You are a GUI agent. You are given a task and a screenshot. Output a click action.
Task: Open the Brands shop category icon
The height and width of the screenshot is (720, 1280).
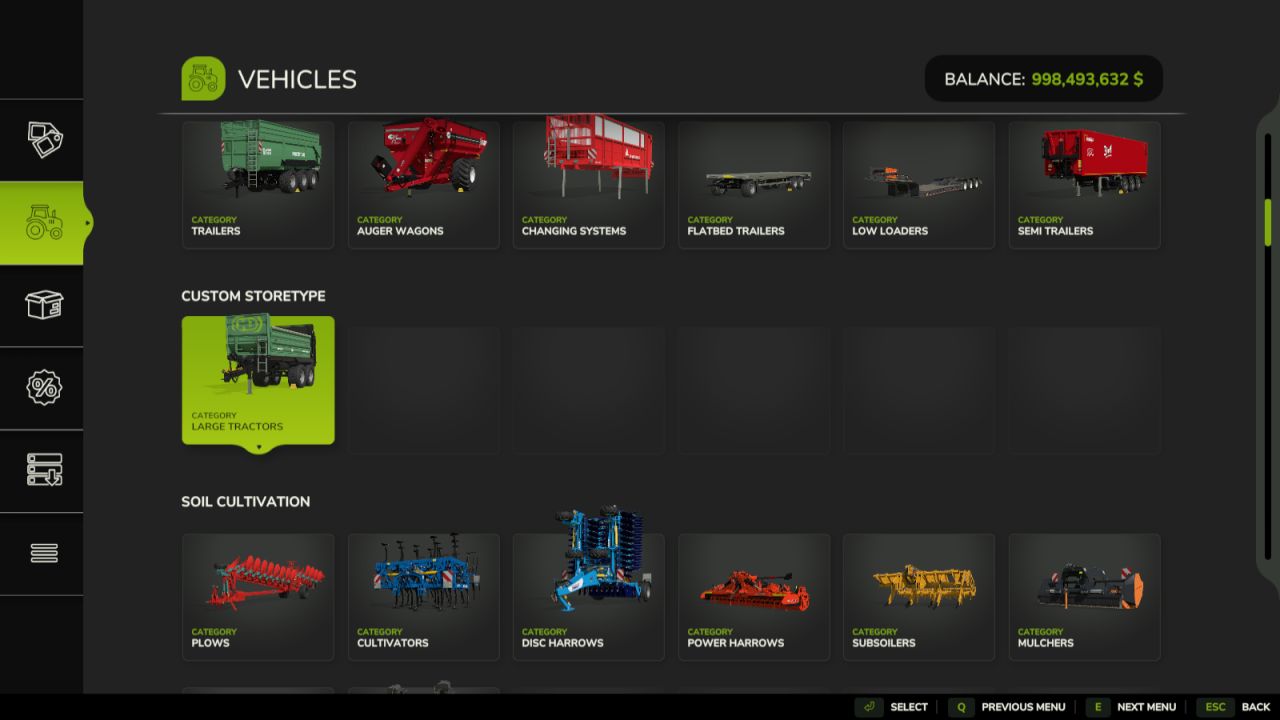(x=42, y=138)
